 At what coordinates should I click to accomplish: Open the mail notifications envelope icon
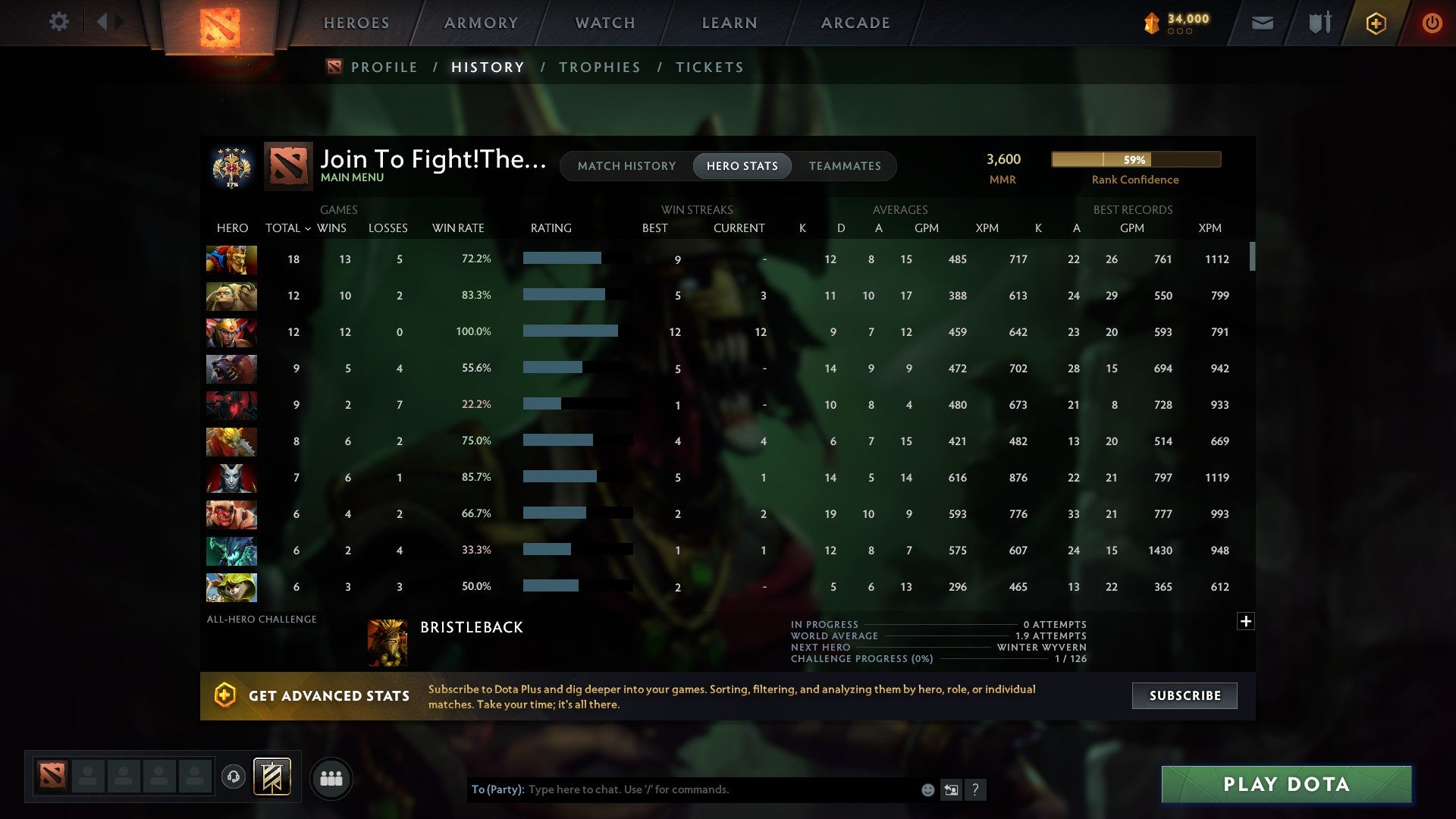1261,23
